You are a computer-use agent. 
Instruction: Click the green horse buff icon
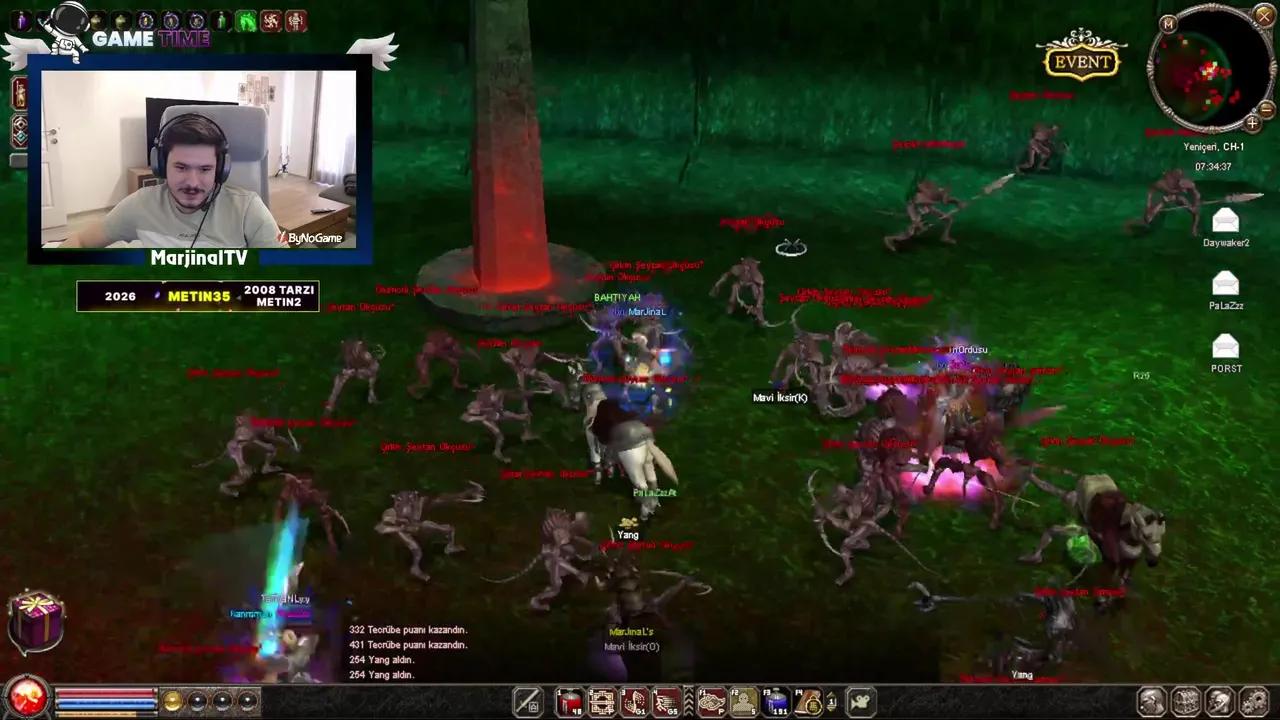coord(246,20)
